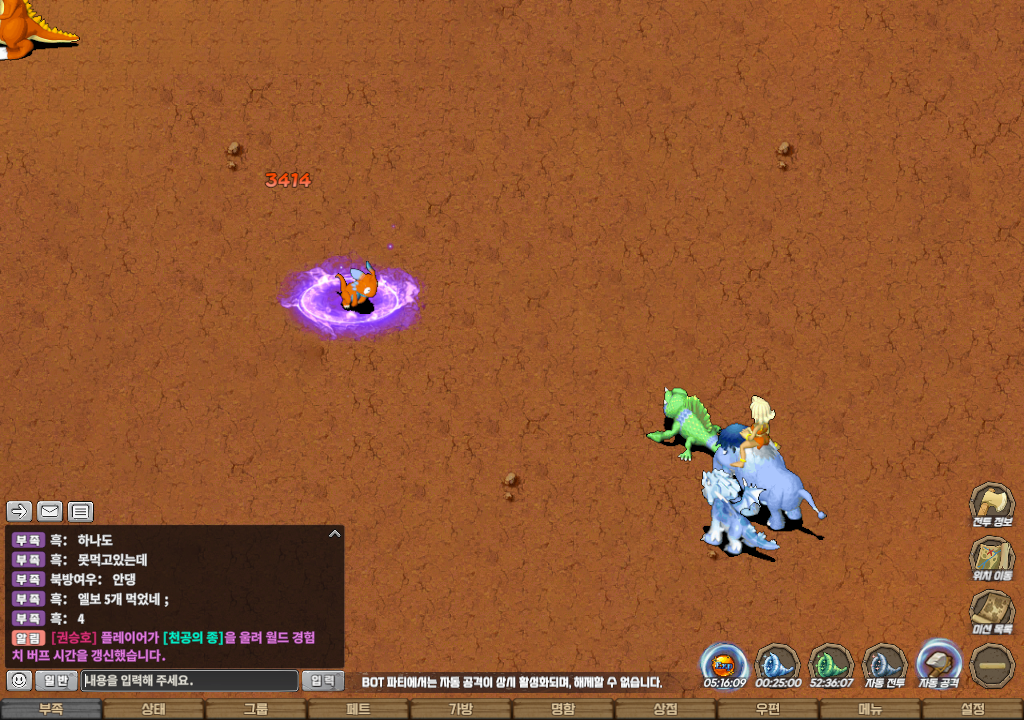Toggle 자동 전투 auto battle icon

884,663
